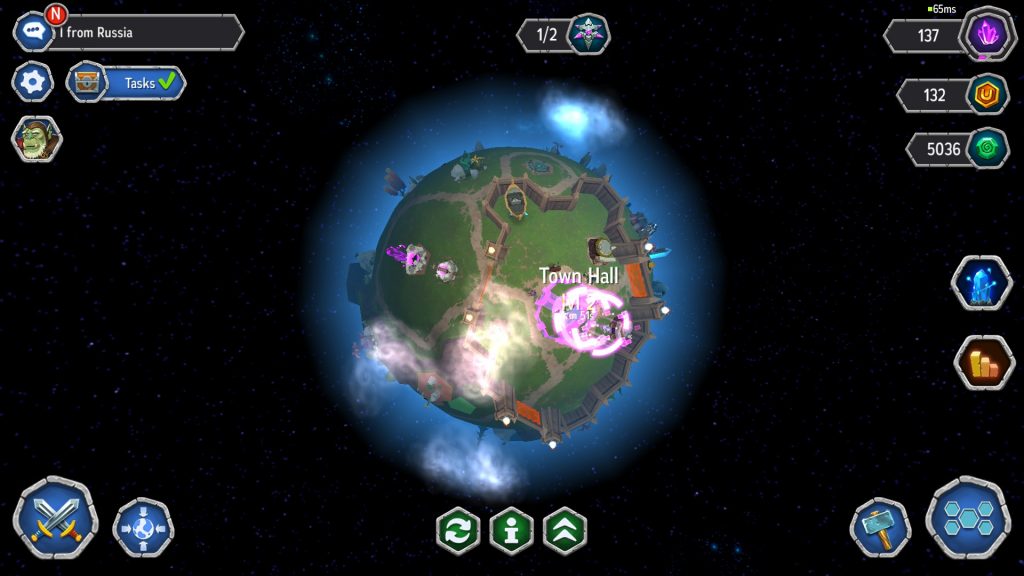Start battle with crossed swords button
Screen dimensions: 1024x576
pyautogui.click(x=55, y=517)
